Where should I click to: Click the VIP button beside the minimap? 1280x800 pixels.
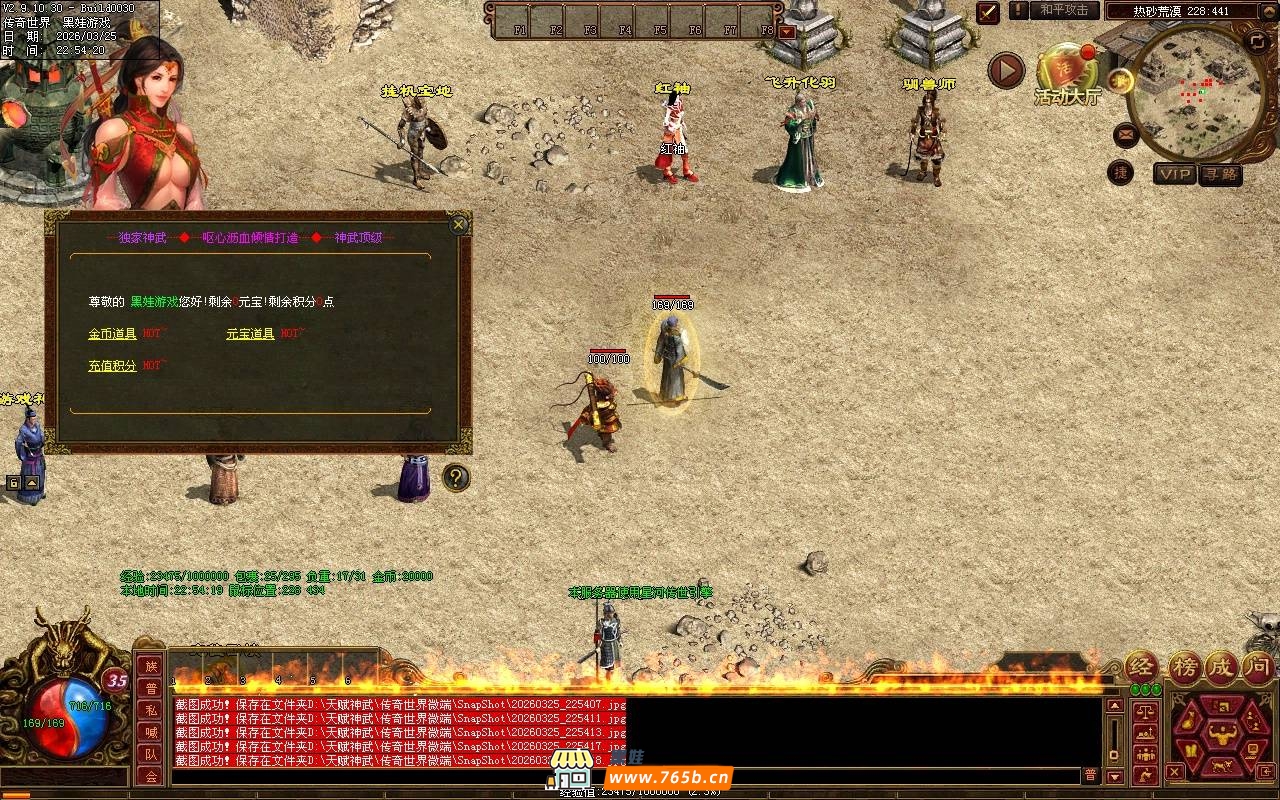tap(1175, 174)
